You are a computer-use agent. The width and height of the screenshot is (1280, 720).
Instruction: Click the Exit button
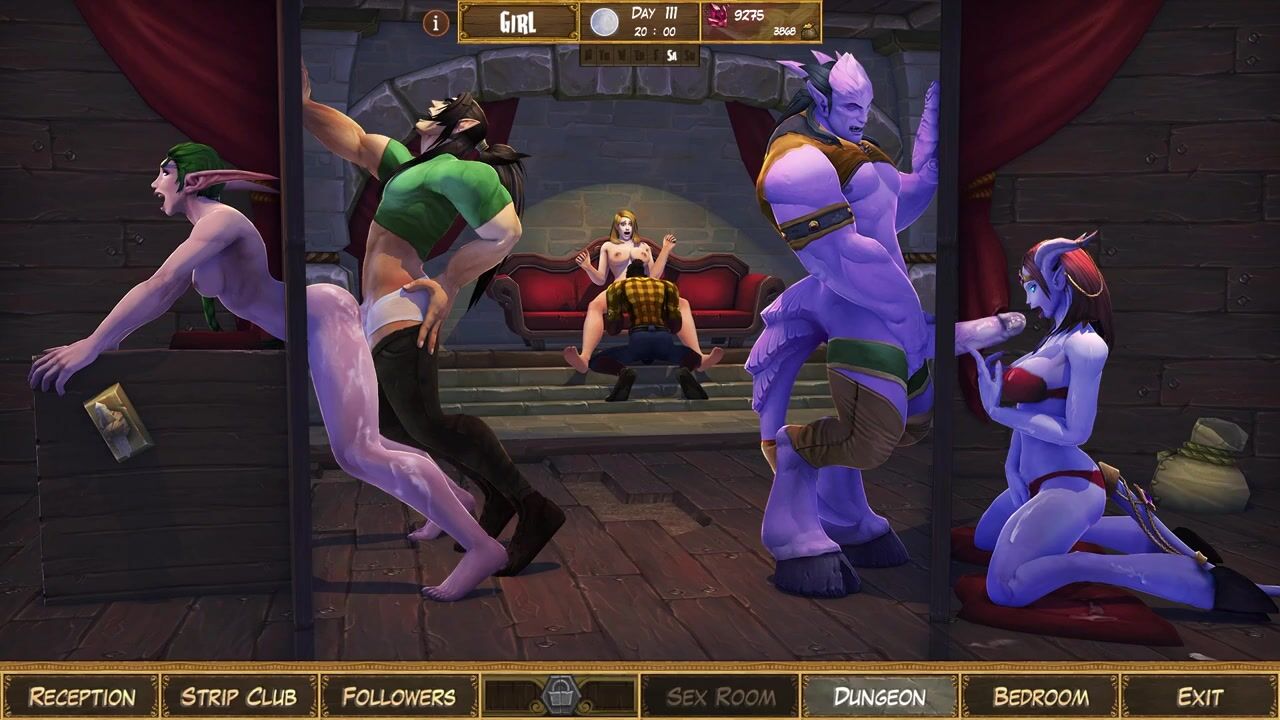click(x=1200, y=696)
